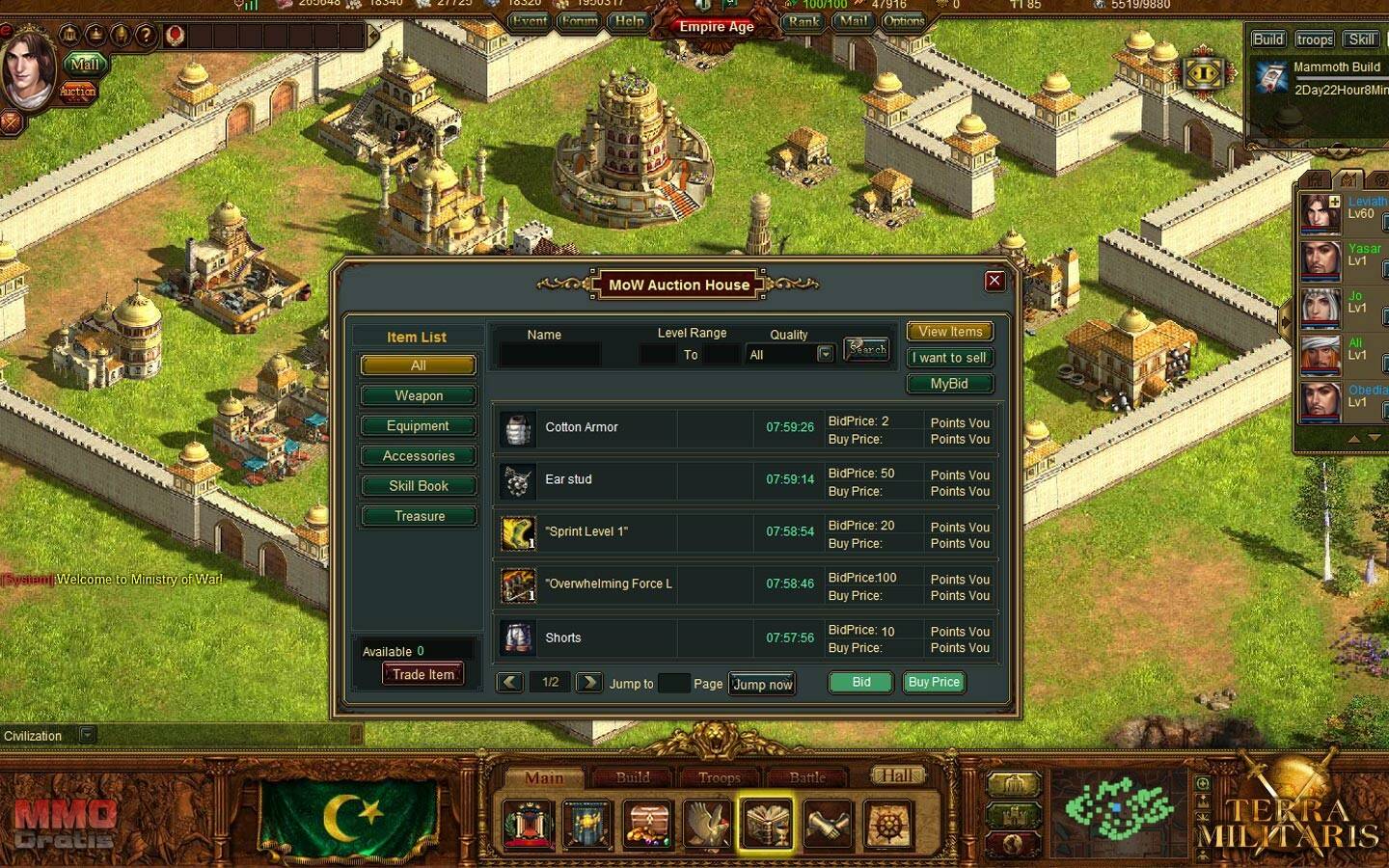Open the Skill Book category
This screenshot has width=1389, height=868.
tap(418, 486)
